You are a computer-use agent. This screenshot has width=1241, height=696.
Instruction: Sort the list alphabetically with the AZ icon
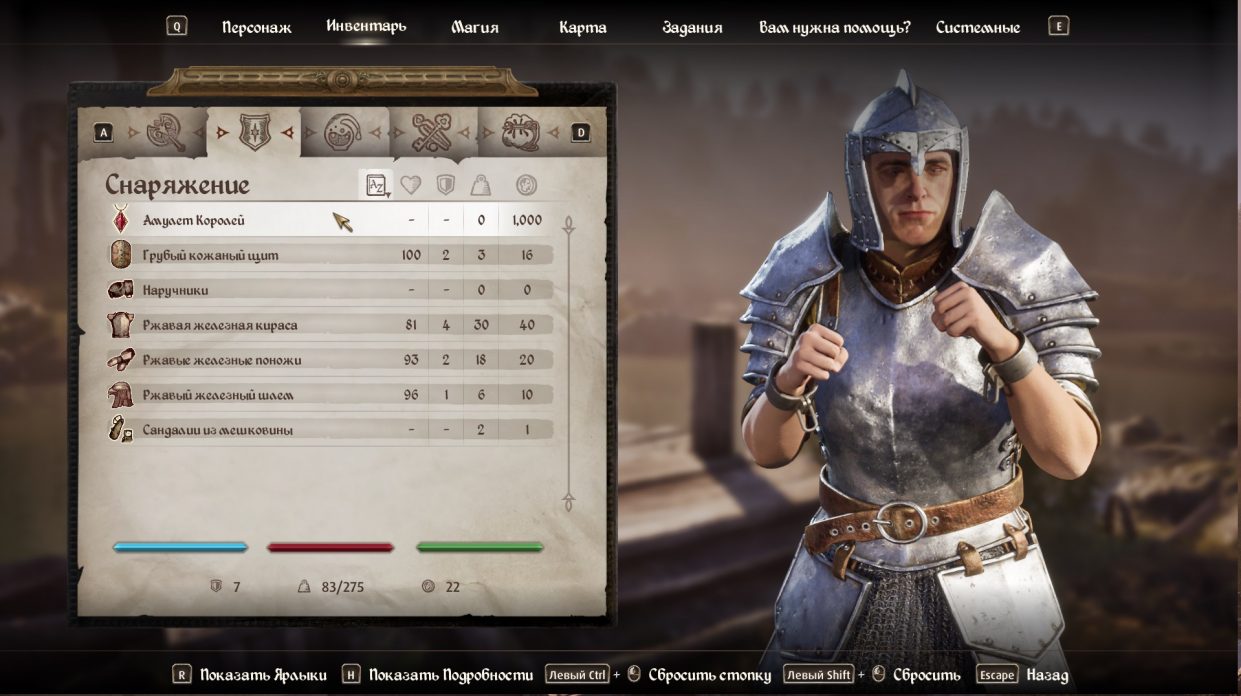[376, 185]
